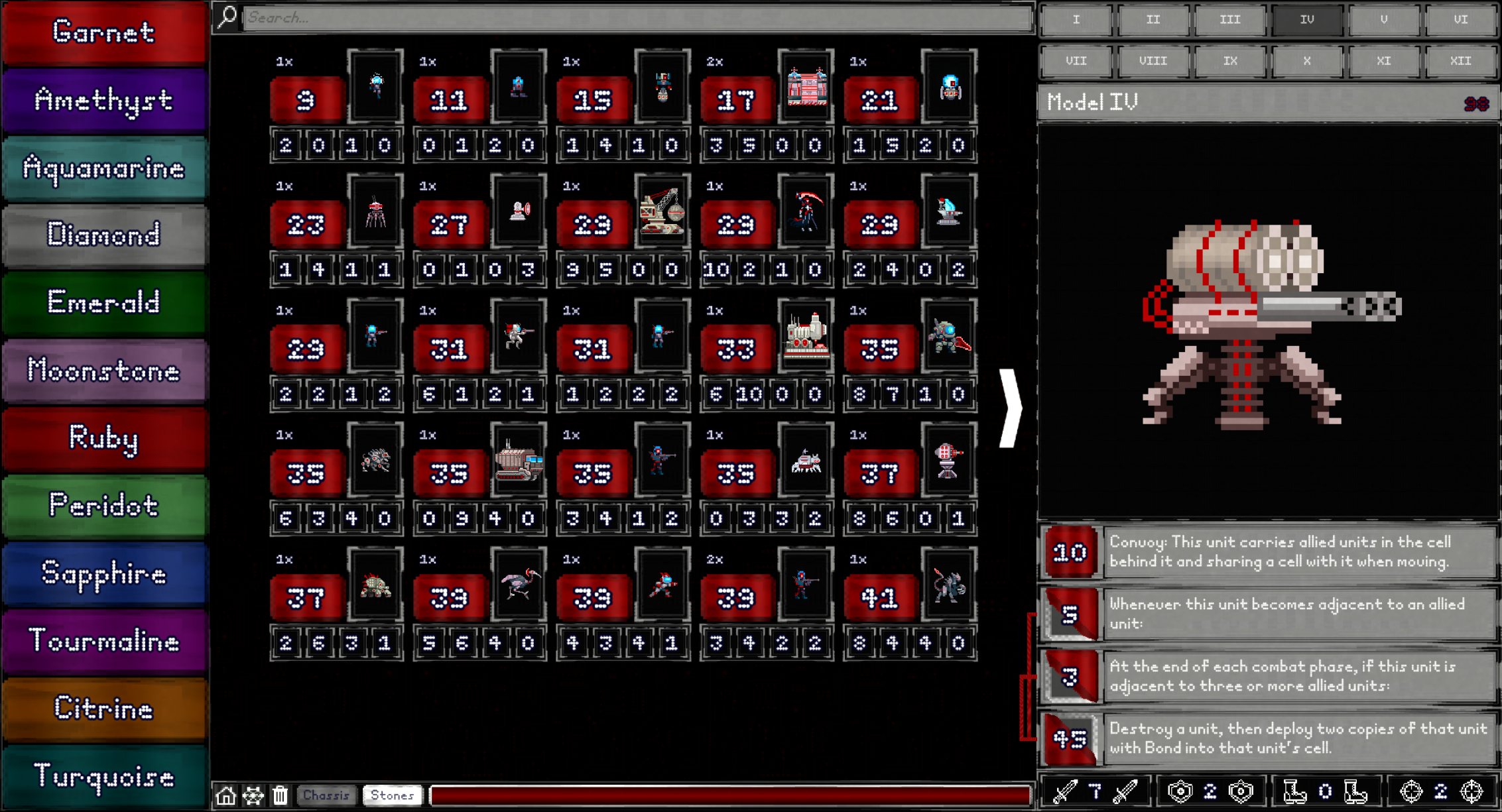Switch to the Stones tab
Viewport: 1502px width, 812px height.
[391, 795]
